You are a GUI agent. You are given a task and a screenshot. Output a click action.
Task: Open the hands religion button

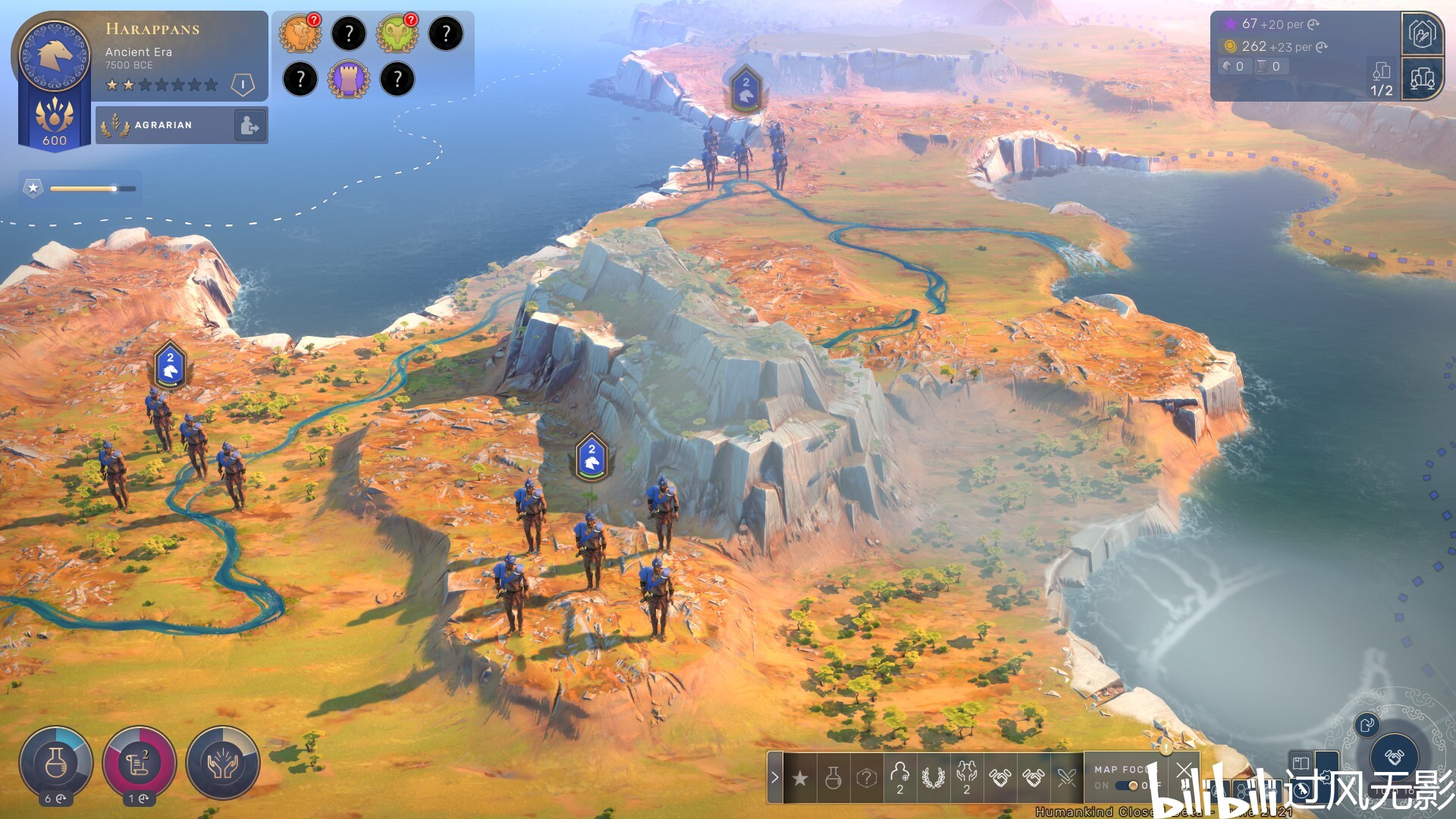click(x=223, y=763)
